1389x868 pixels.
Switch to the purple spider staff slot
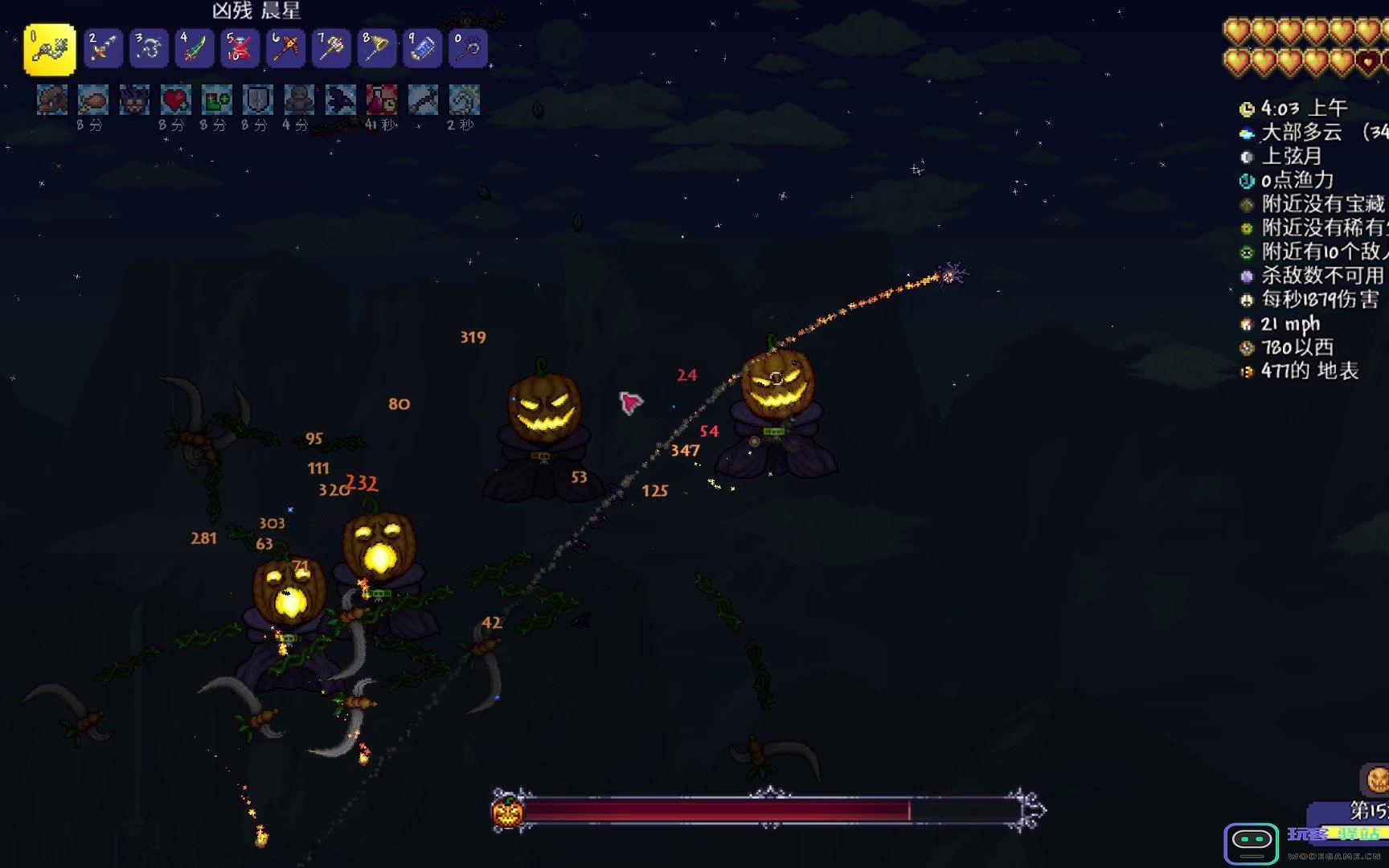pyautogui.click(x=468, y=49)
